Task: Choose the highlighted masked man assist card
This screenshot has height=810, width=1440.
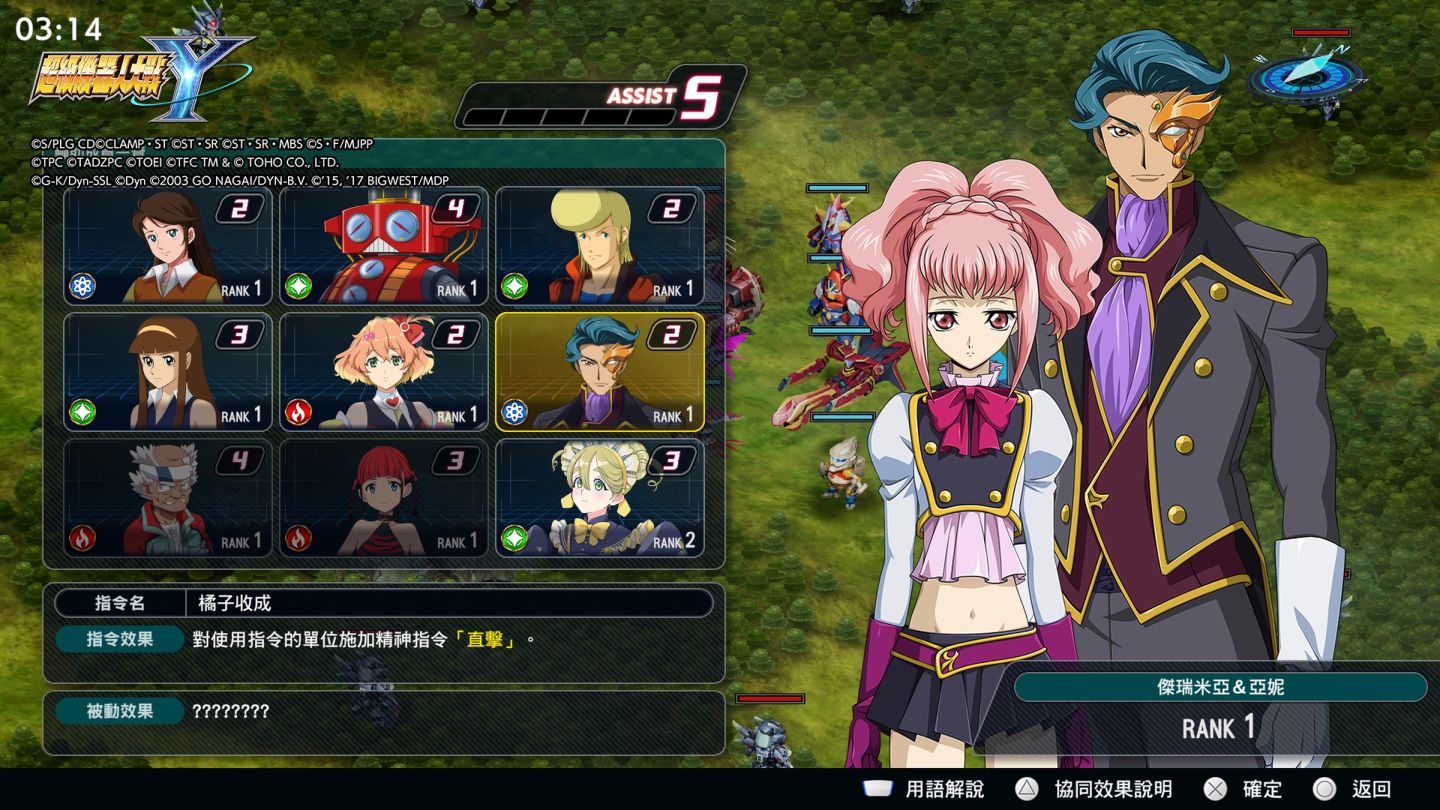Action: (600, 372)
